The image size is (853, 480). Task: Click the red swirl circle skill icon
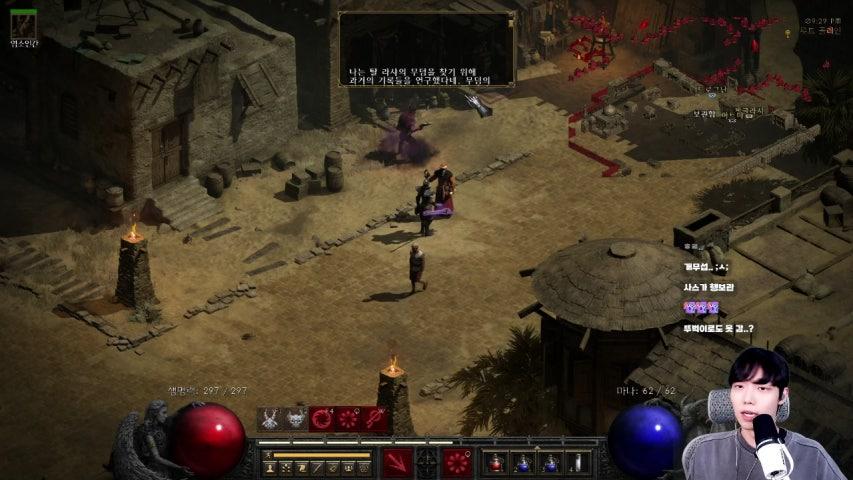point(322,419)
